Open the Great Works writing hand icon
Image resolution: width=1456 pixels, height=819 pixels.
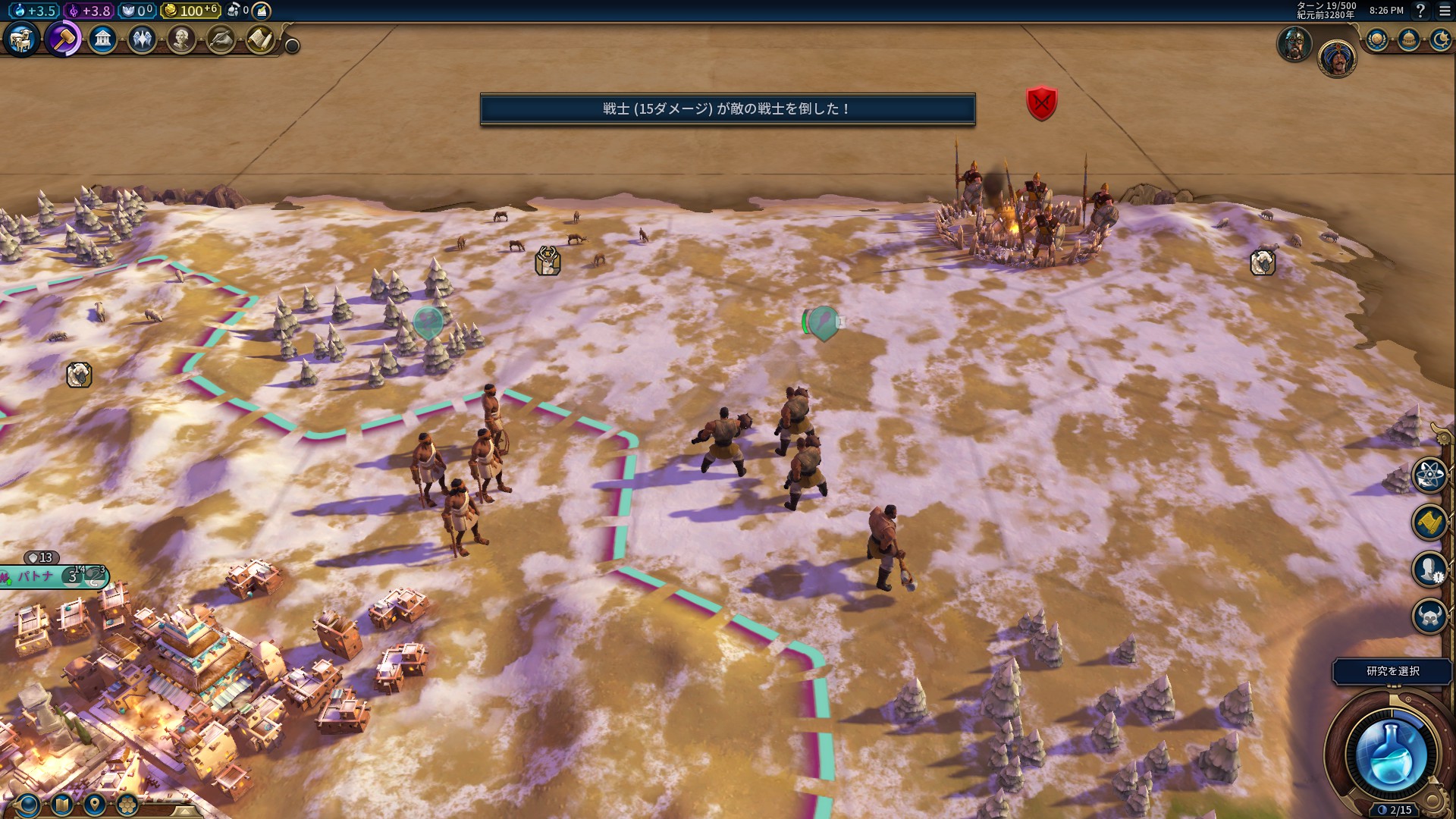(221, 39)
